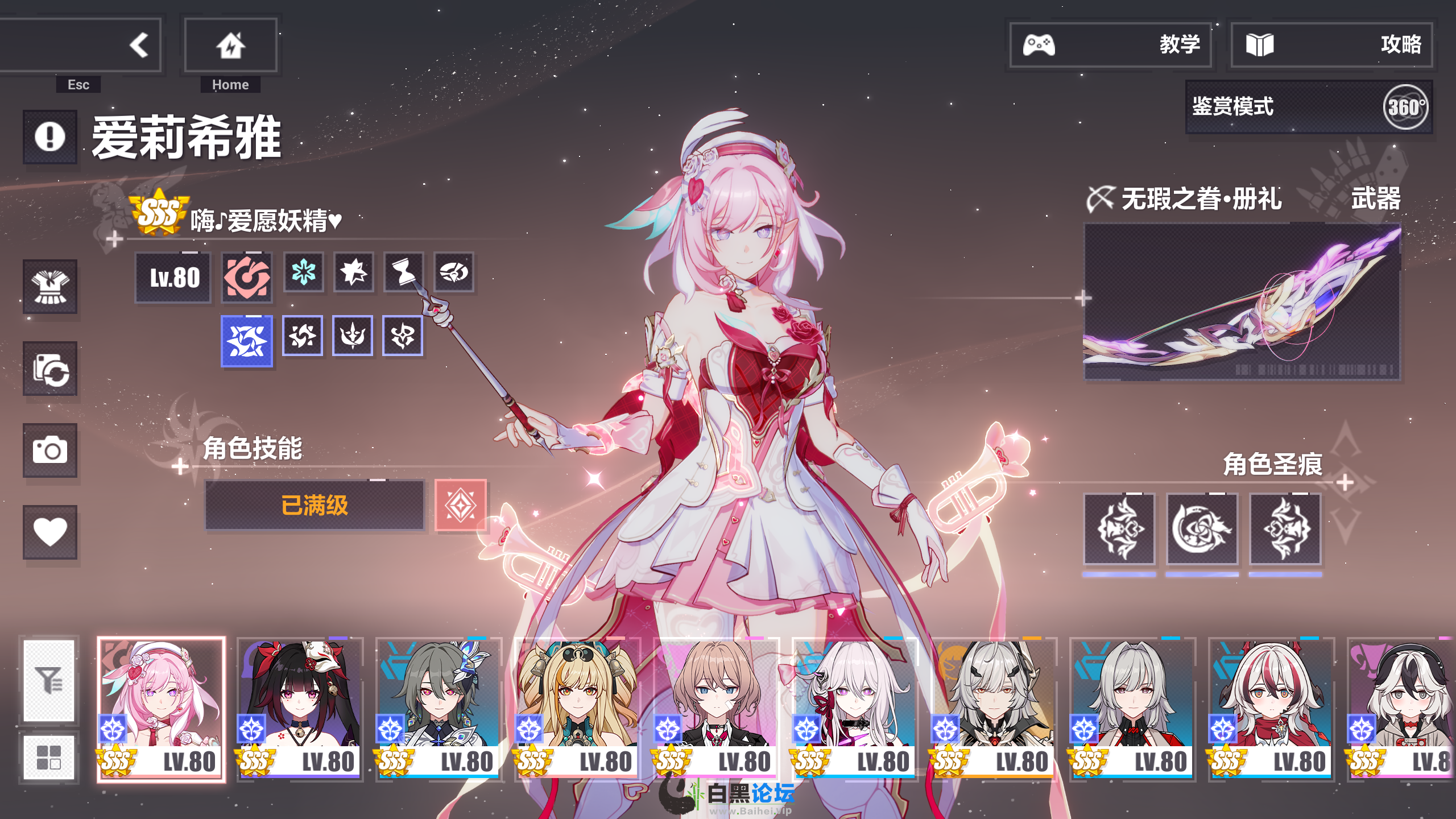Select the red diamond skill icon

[460, 506]
